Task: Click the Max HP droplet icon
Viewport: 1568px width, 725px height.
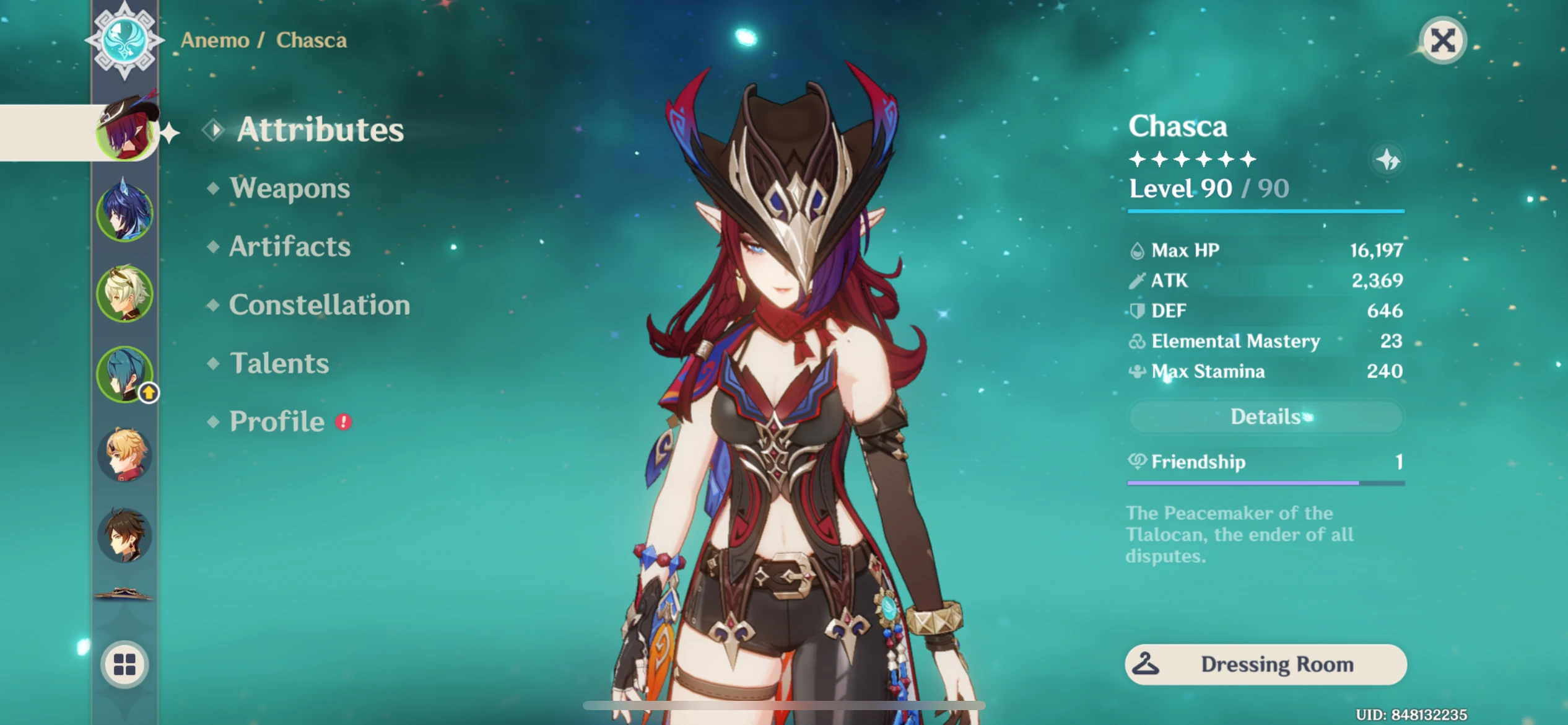Action: (1138, 250)
